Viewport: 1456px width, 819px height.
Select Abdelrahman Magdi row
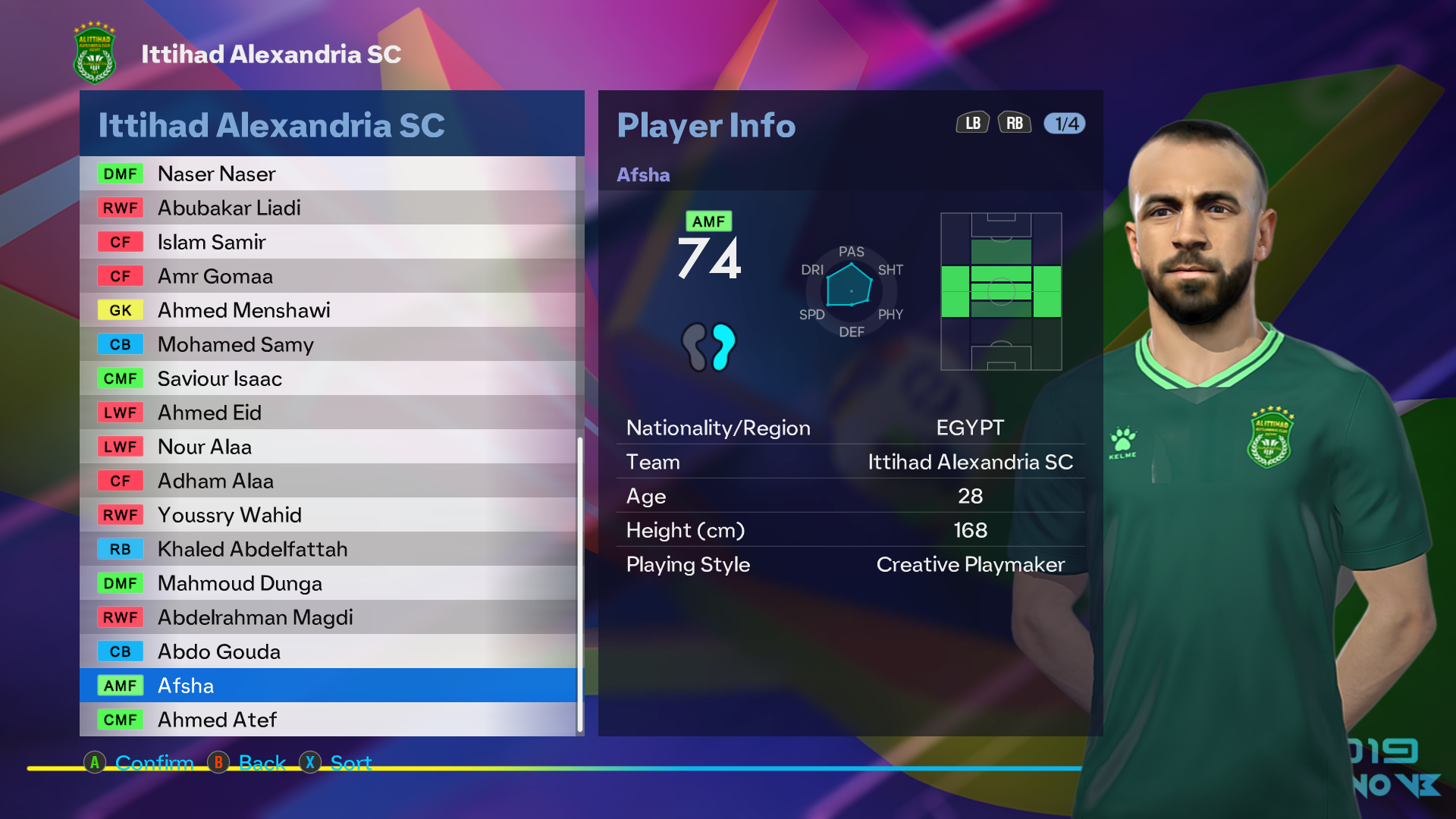coord(328,617)
